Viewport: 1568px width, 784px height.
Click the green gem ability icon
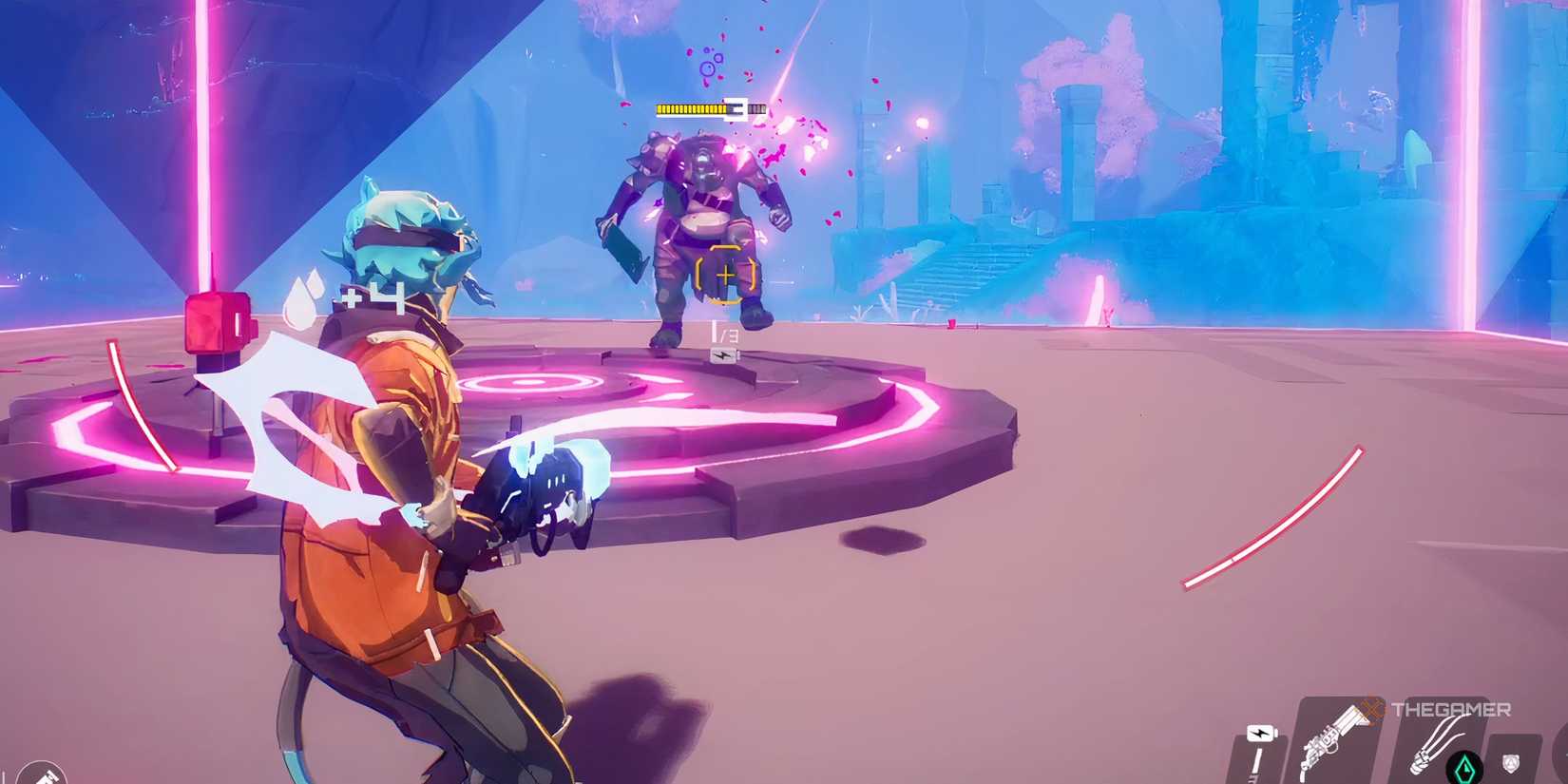click(1464, 766)
